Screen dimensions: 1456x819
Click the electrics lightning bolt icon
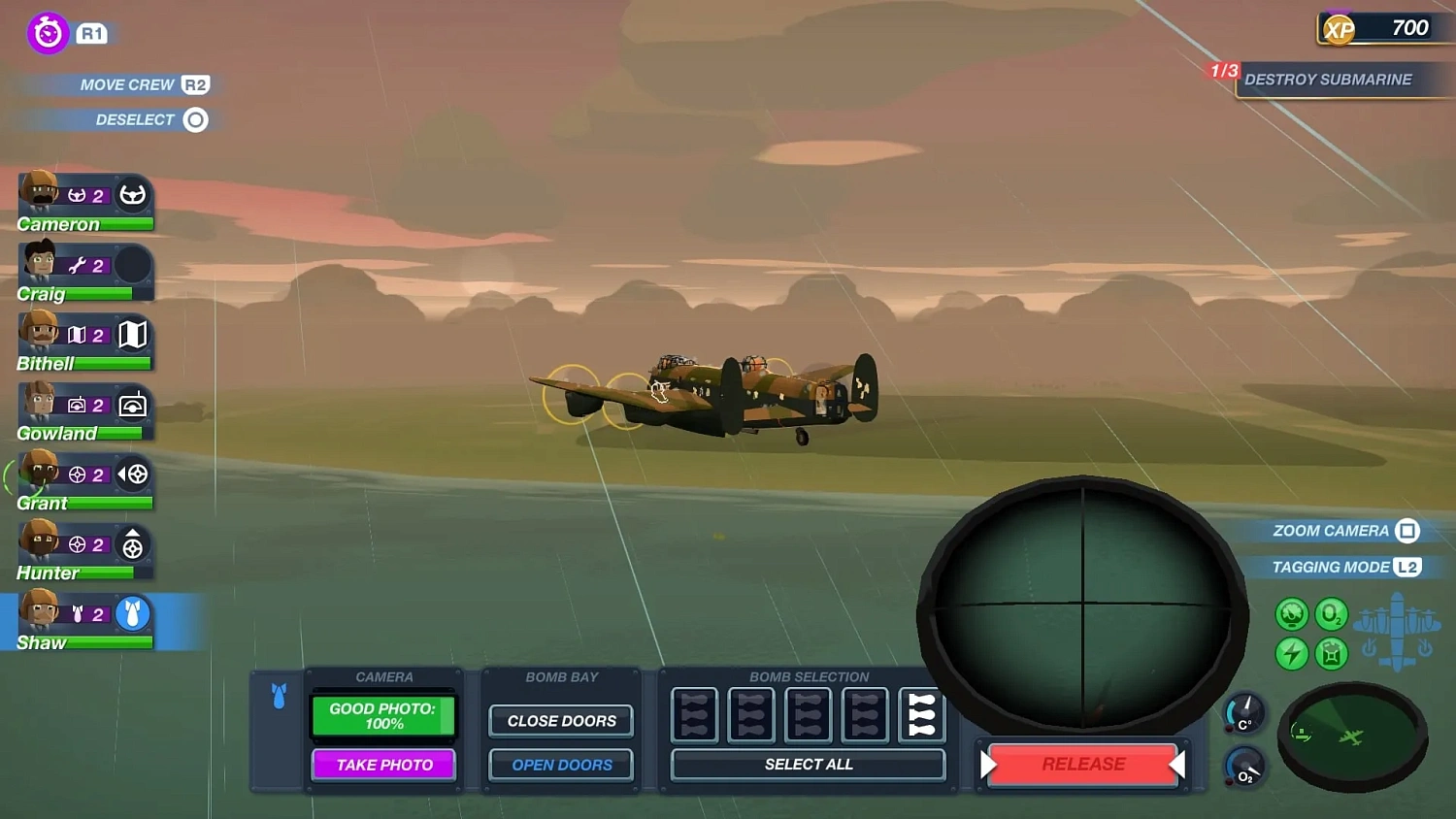1291,654
